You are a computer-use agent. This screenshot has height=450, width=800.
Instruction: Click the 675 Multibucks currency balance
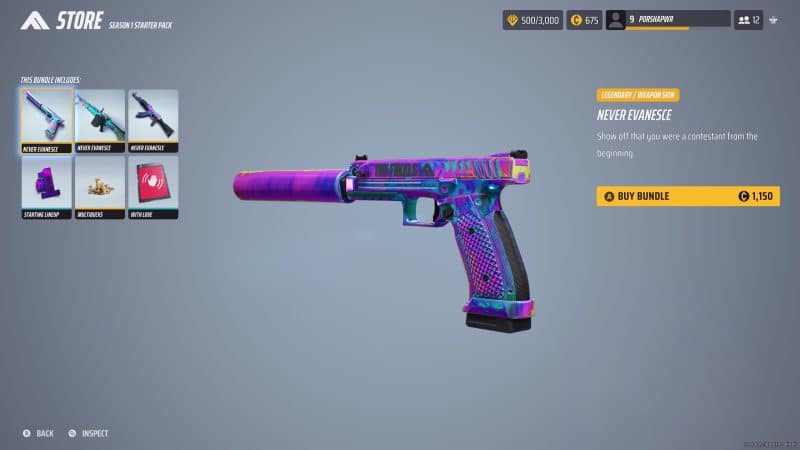tap(584, 19)
